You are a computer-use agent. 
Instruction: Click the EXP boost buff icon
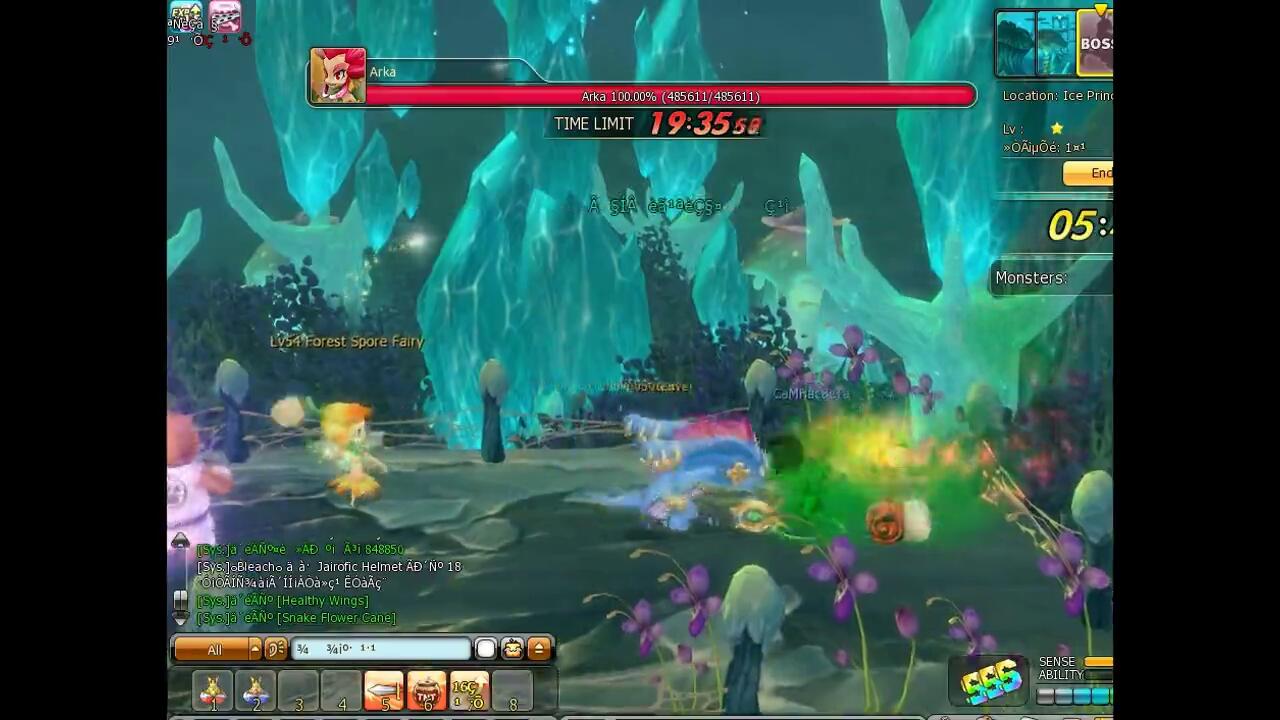[185, 16]
